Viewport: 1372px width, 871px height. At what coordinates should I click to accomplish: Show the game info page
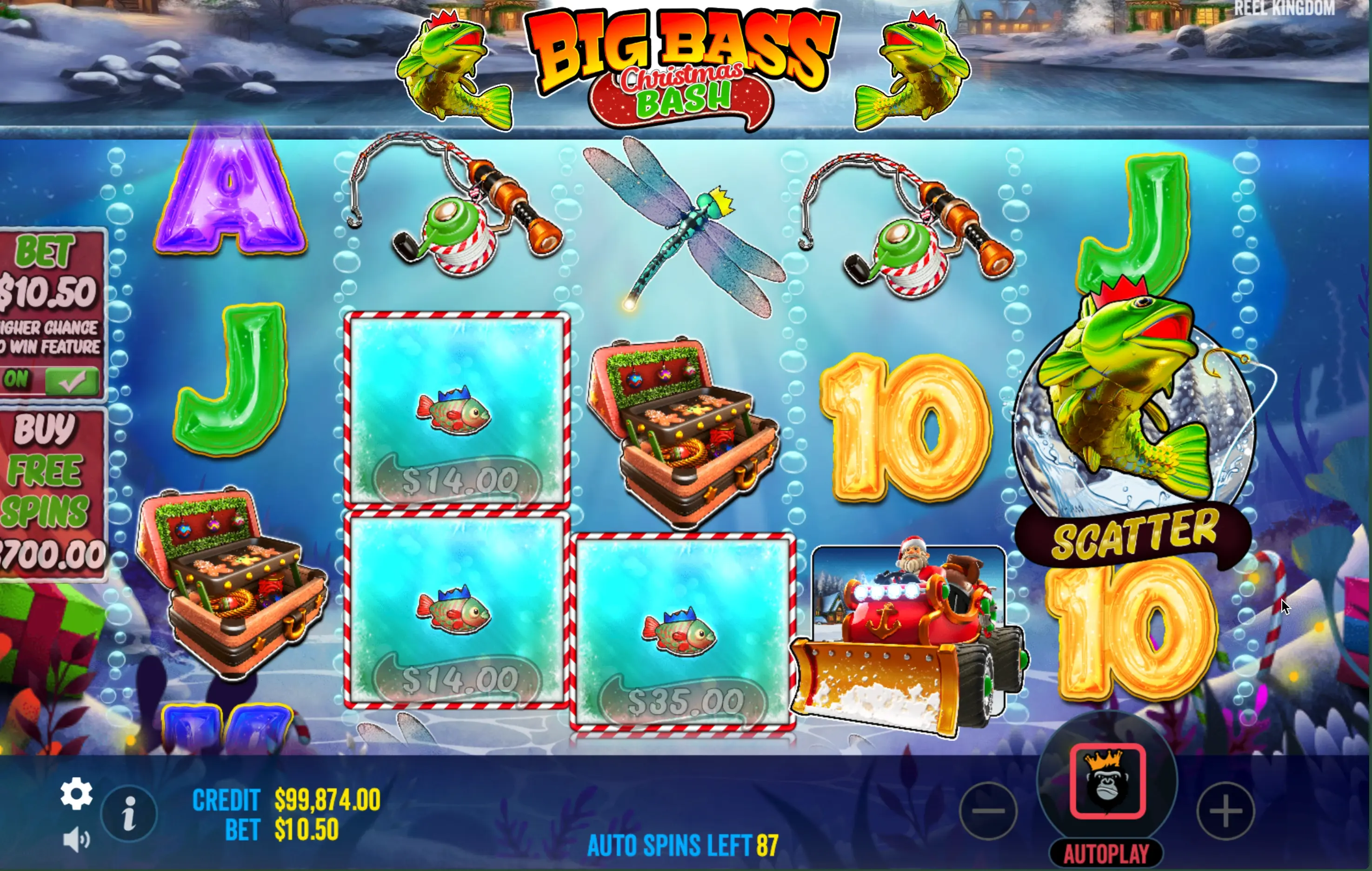tap(129, 813)
